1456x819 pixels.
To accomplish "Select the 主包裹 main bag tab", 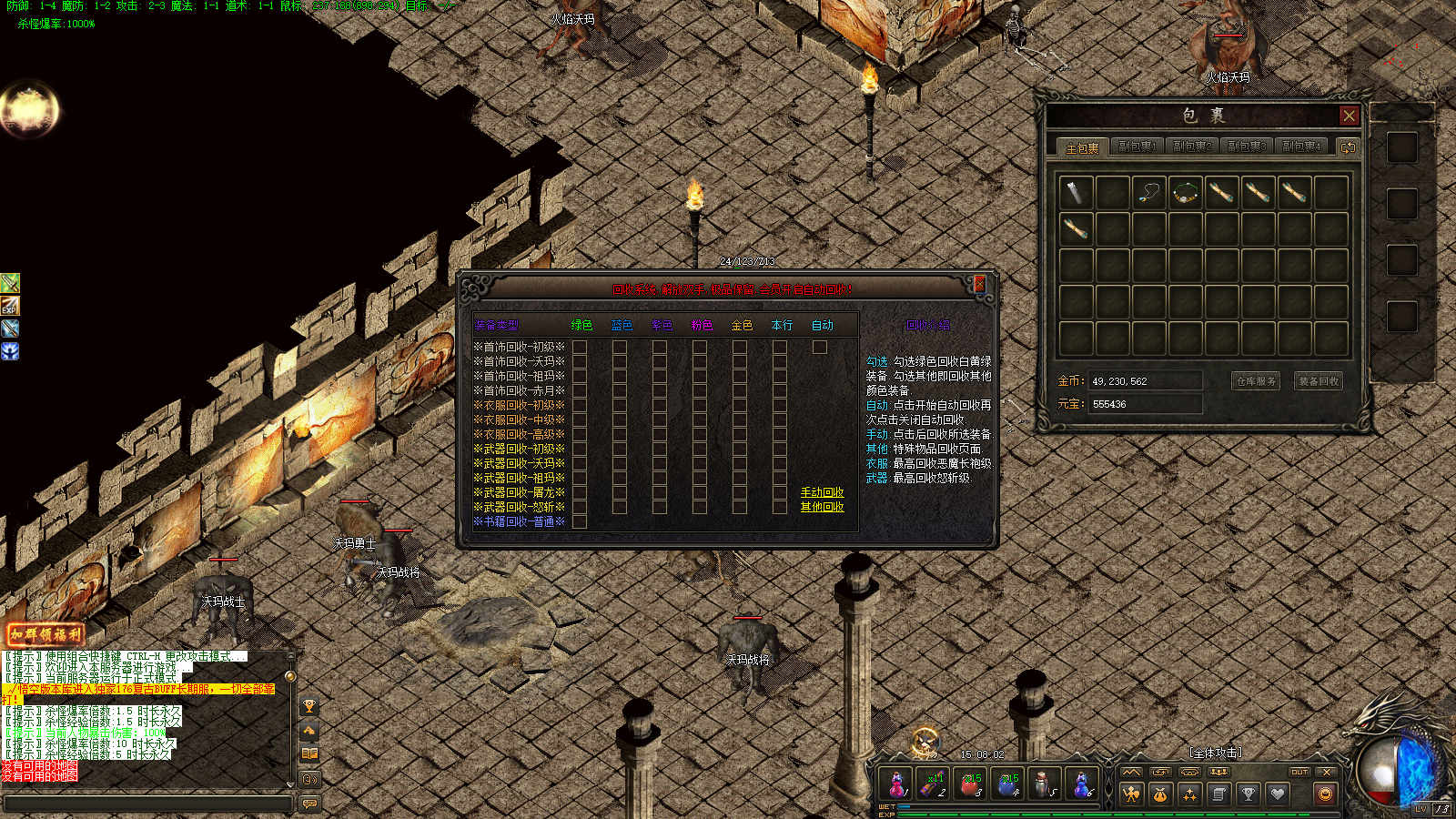I will point(1082,147).
